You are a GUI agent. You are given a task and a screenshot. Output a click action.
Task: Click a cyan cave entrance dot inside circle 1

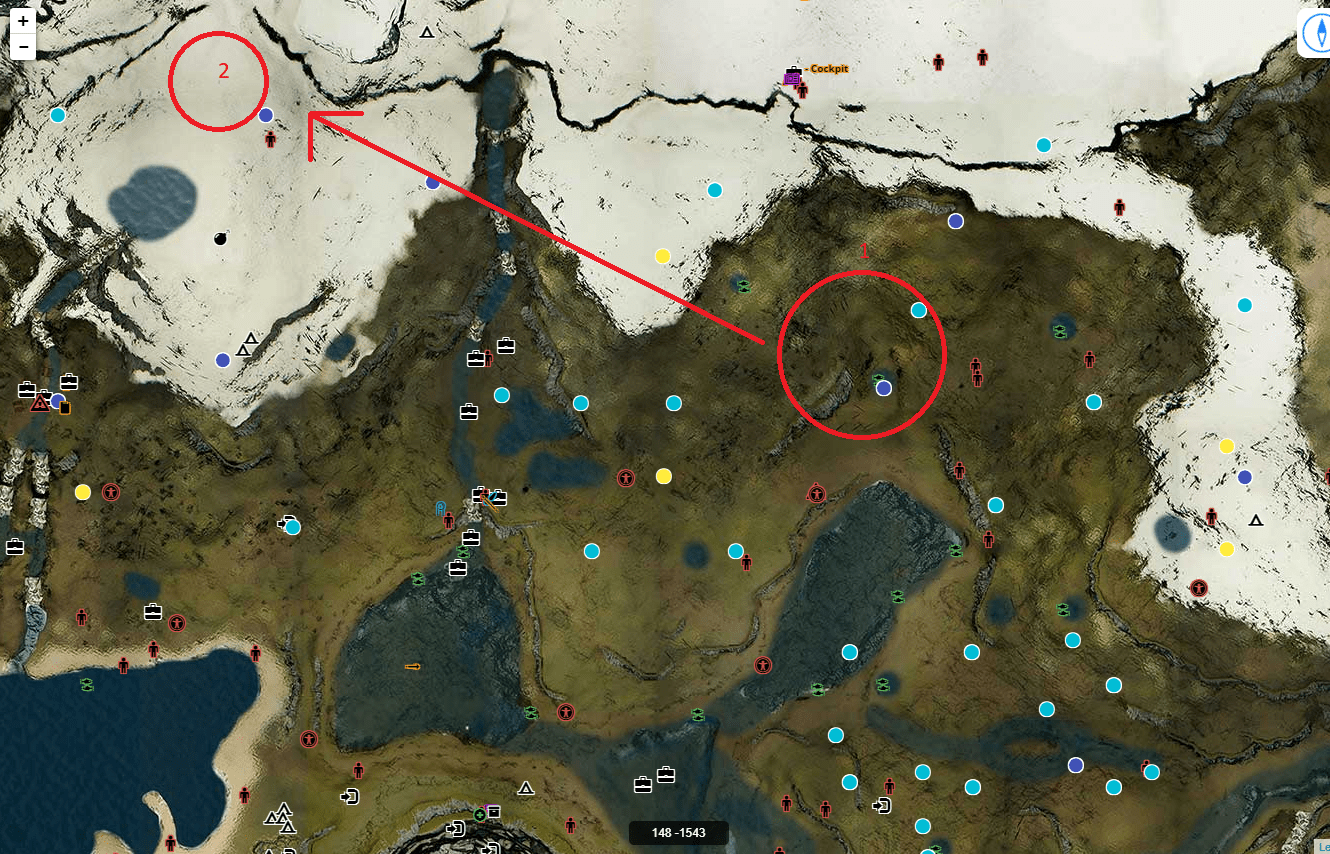(918, 310)
